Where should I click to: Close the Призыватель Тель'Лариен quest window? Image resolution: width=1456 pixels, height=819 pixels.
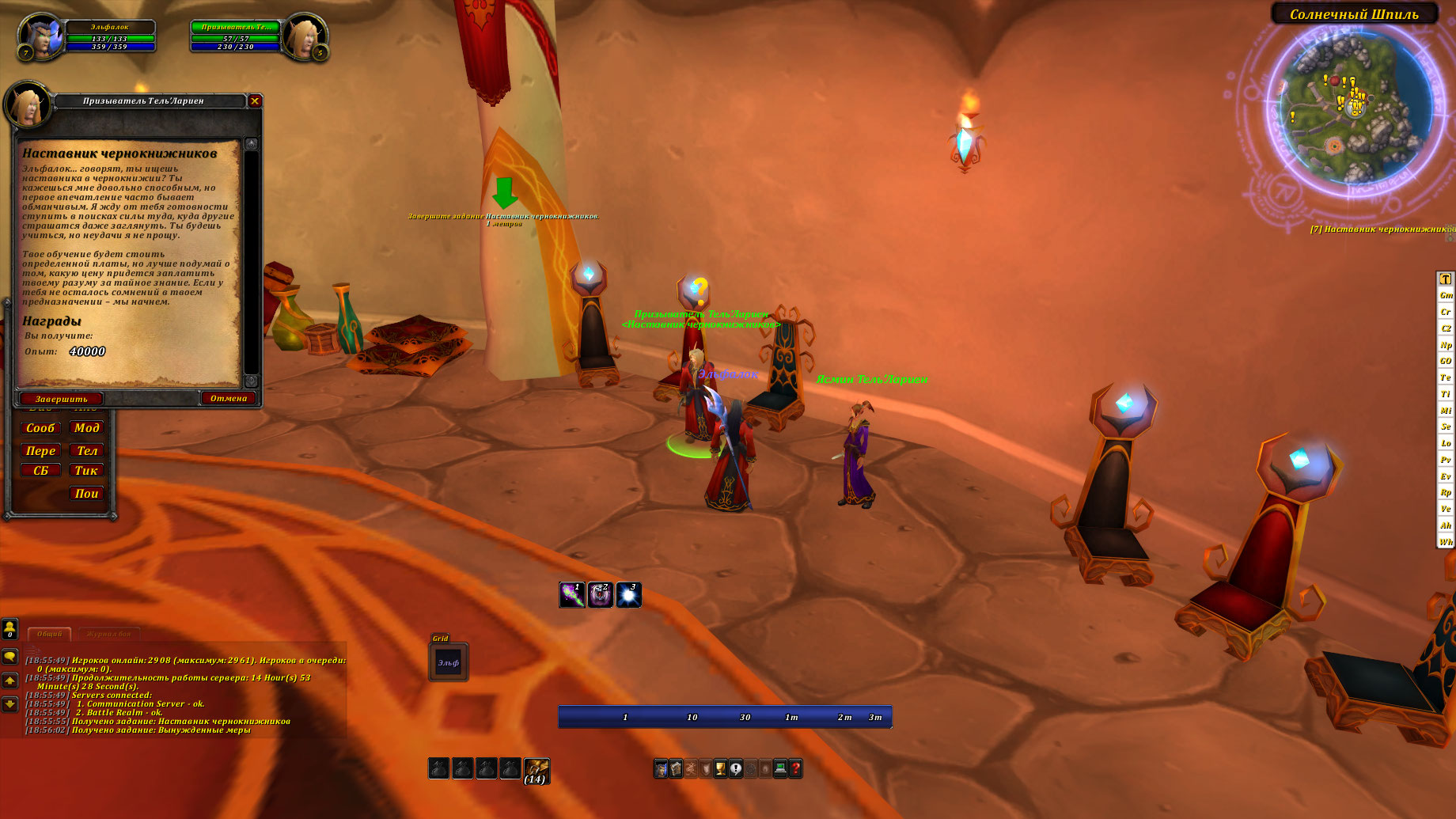255,100
